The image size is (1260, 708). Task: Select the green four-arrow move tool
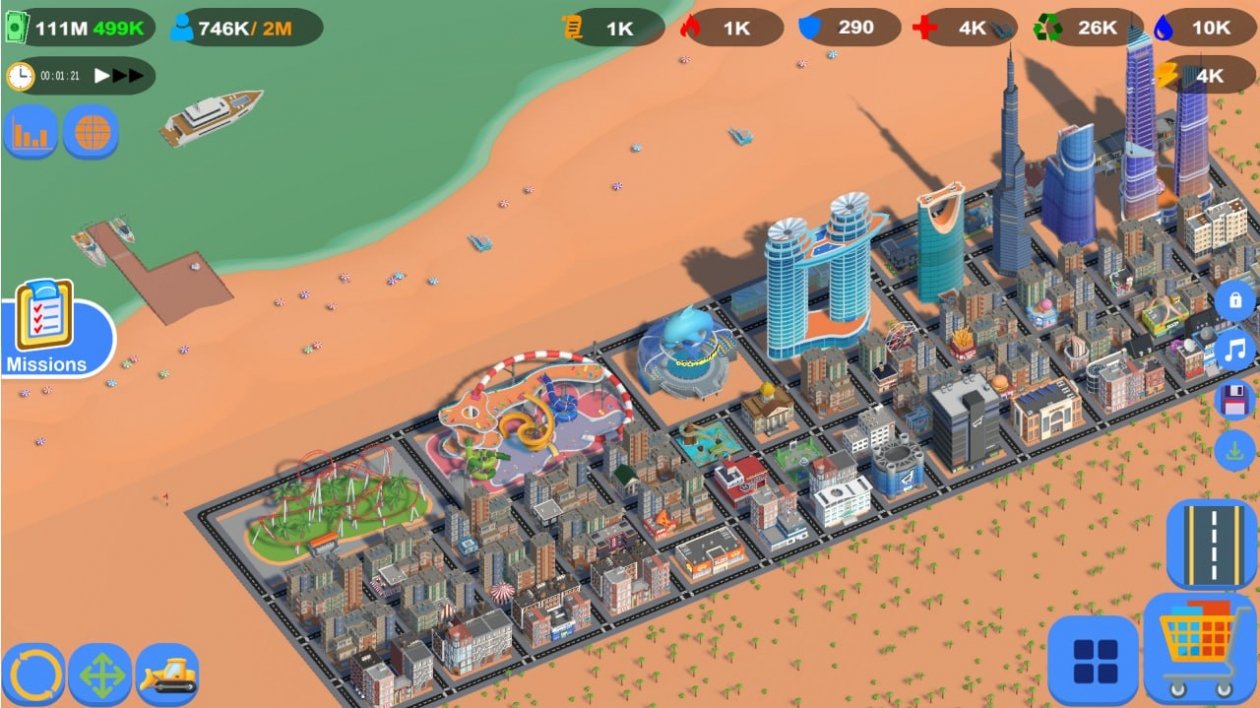(x=100, y=675)
